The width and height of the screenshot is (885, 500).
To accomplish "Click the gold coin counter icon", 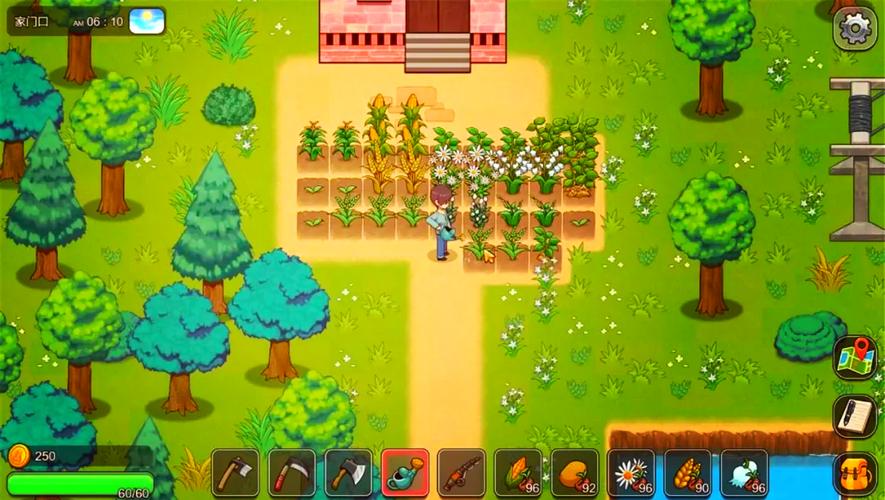I will coord(19,456).
